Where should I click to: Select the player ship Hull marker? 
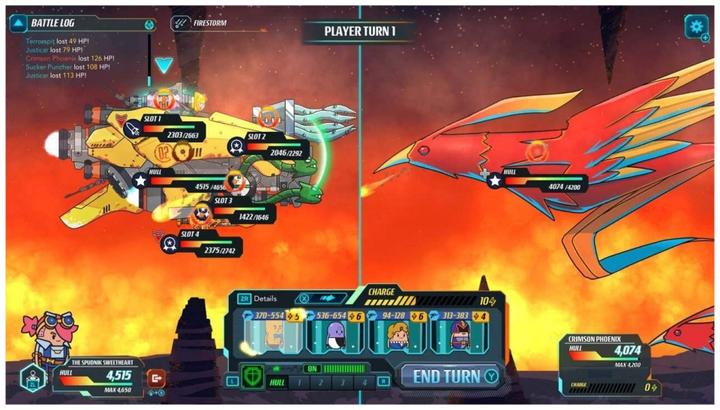point(140,181)
